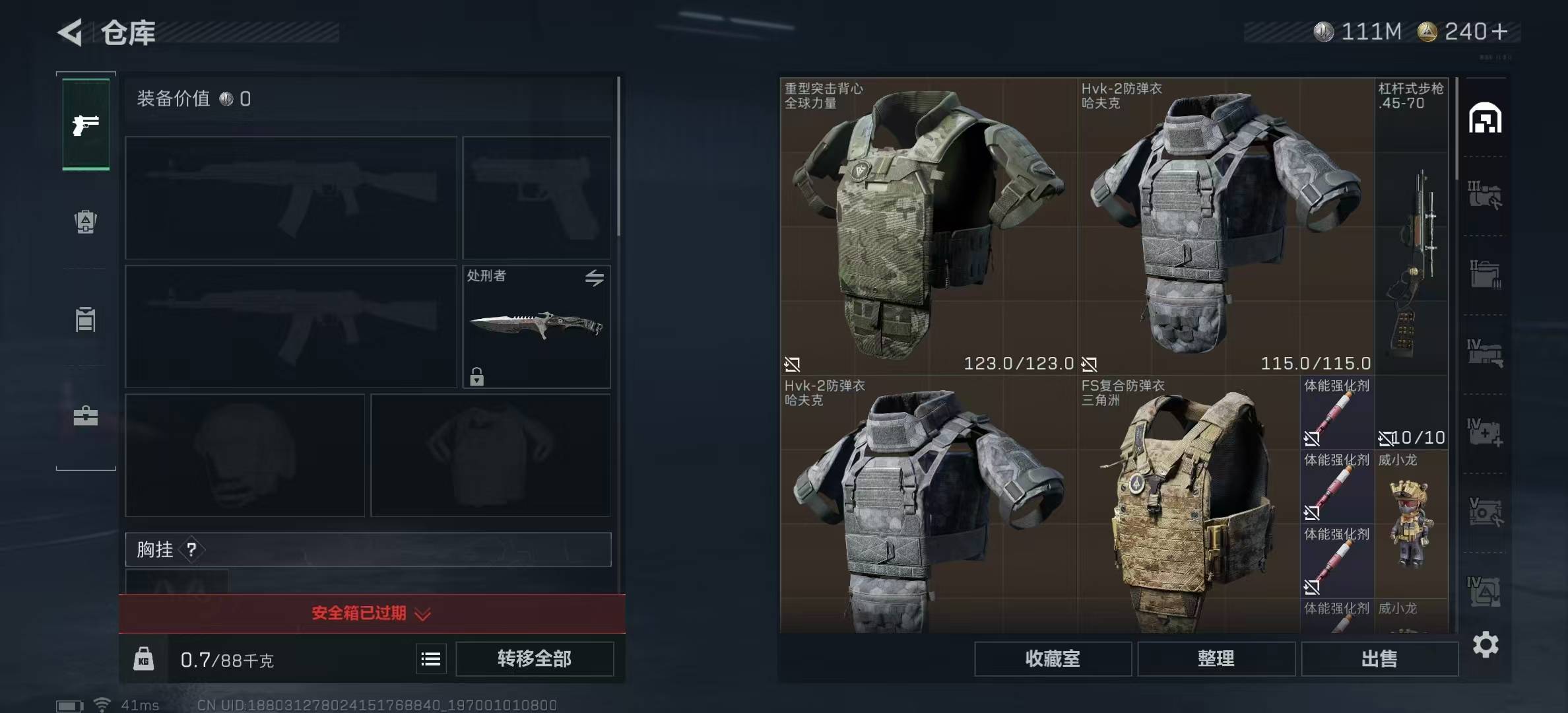Tap the swap arrows on knife slot
Viewport: 1568px width, 713px height.
(594, 278)
